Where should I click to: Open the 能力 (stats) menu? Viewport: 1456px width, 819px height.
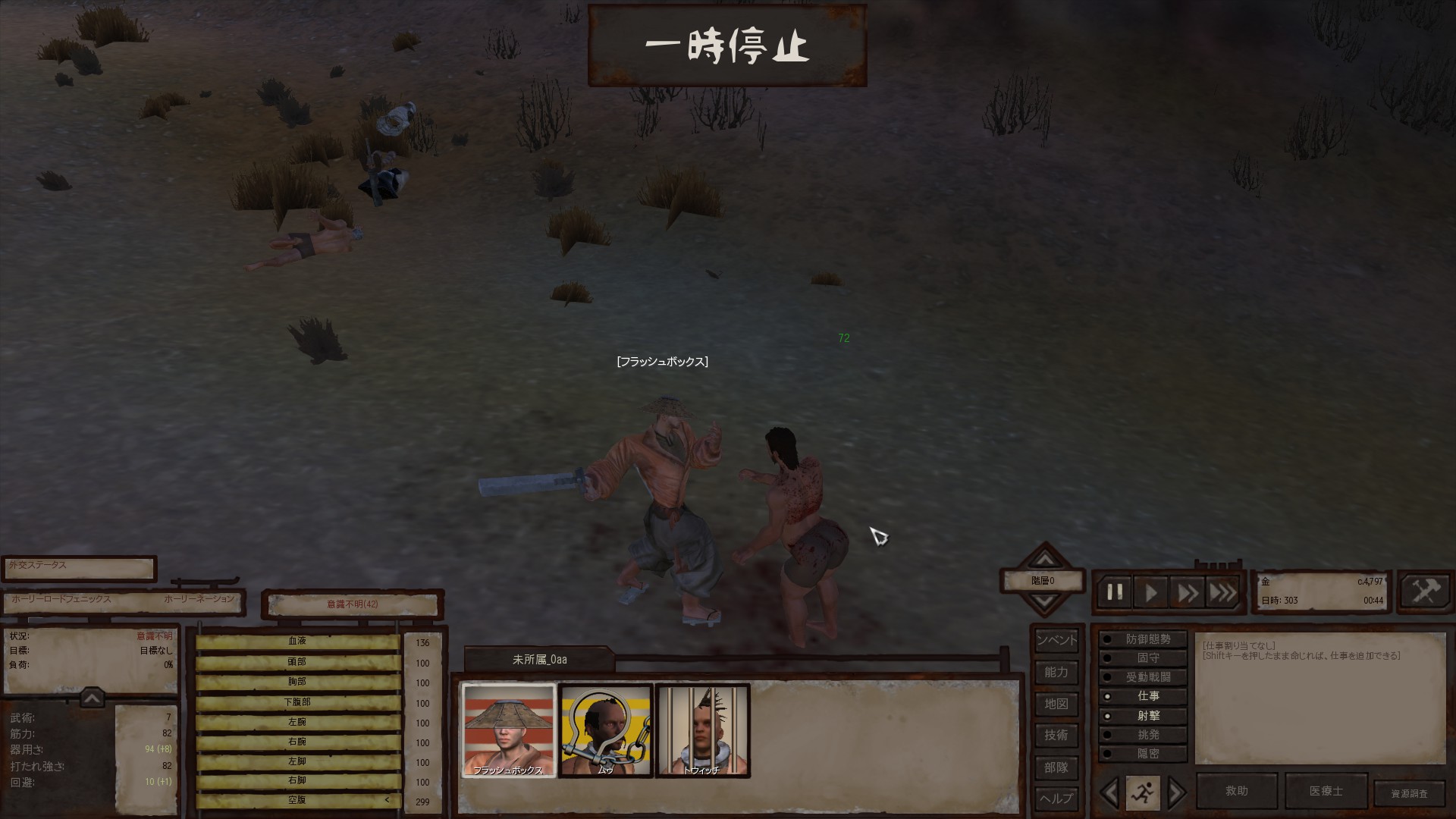1056,672
